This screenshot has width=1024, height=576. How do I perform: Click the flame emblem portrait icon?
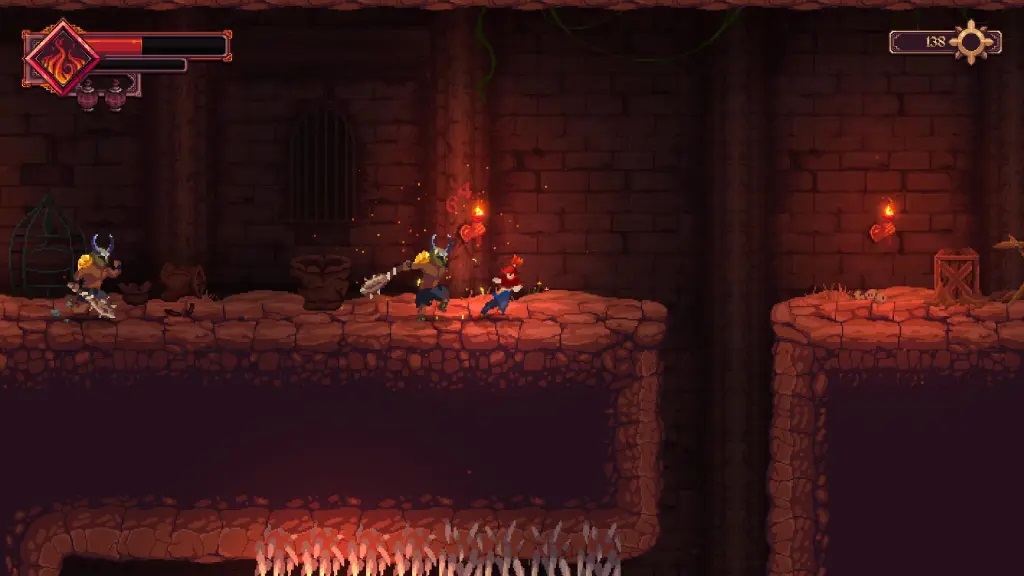pos(61,57)
